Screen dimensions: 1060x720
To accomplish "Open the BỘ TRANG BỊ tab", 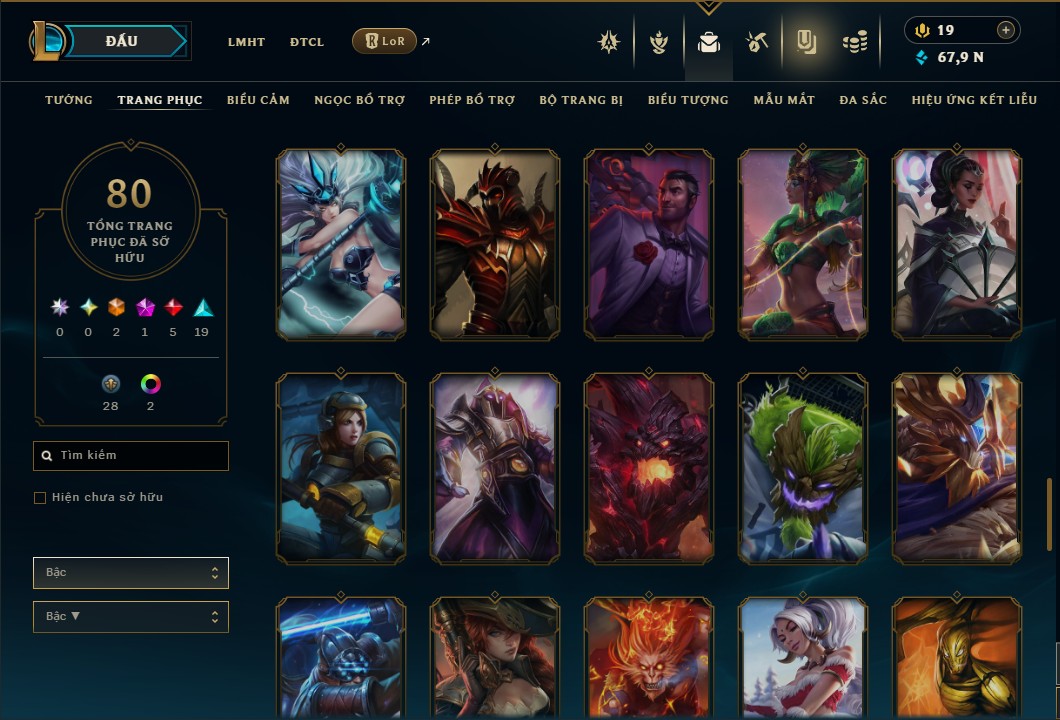I will coord(581,100).
